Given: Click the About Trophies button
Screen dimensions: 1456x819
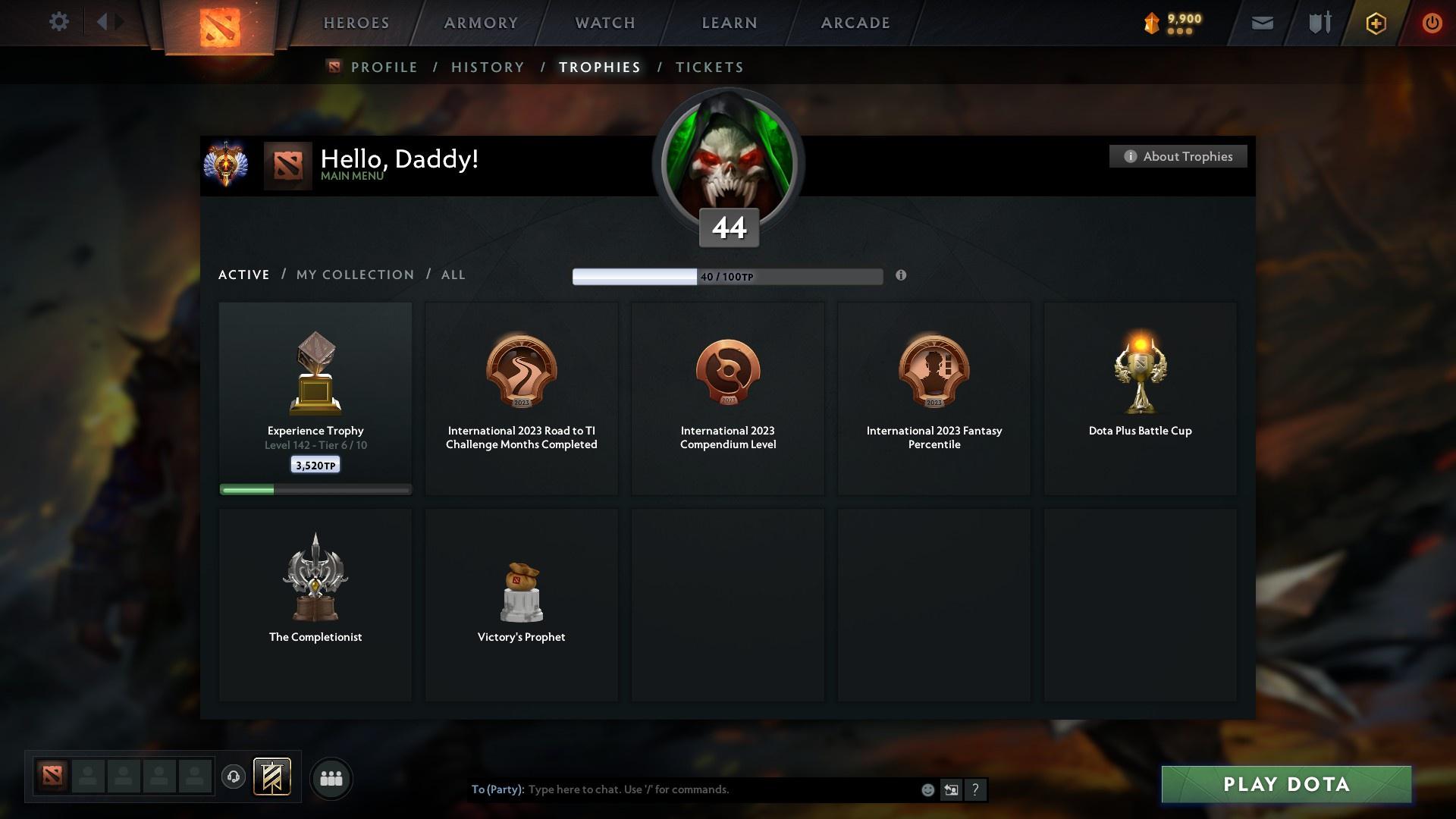Looking at the screenshot, I should 1178,156.
